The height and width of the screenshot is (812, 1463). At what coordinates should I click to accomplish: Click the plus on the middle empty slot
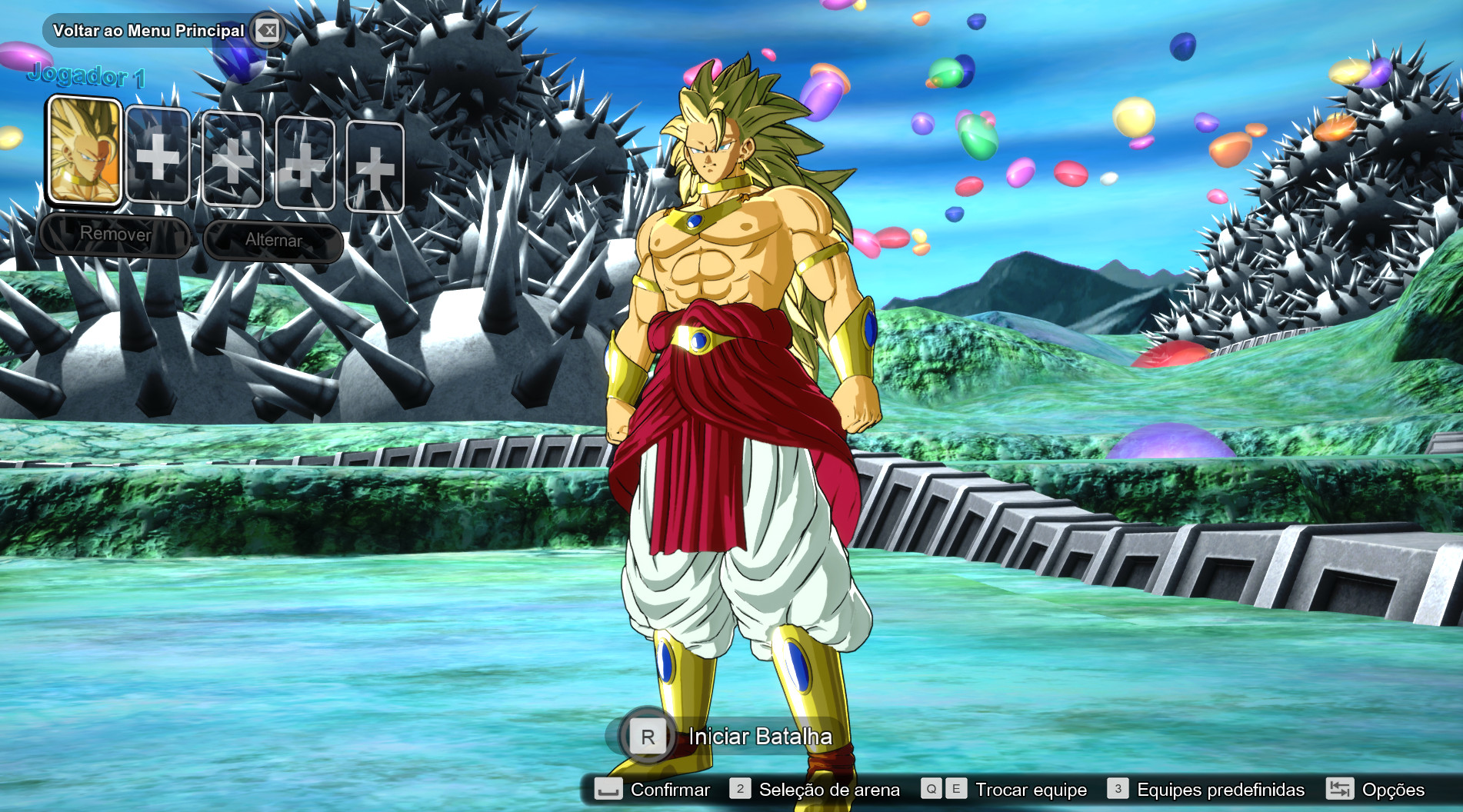click(x=232, y=163)
